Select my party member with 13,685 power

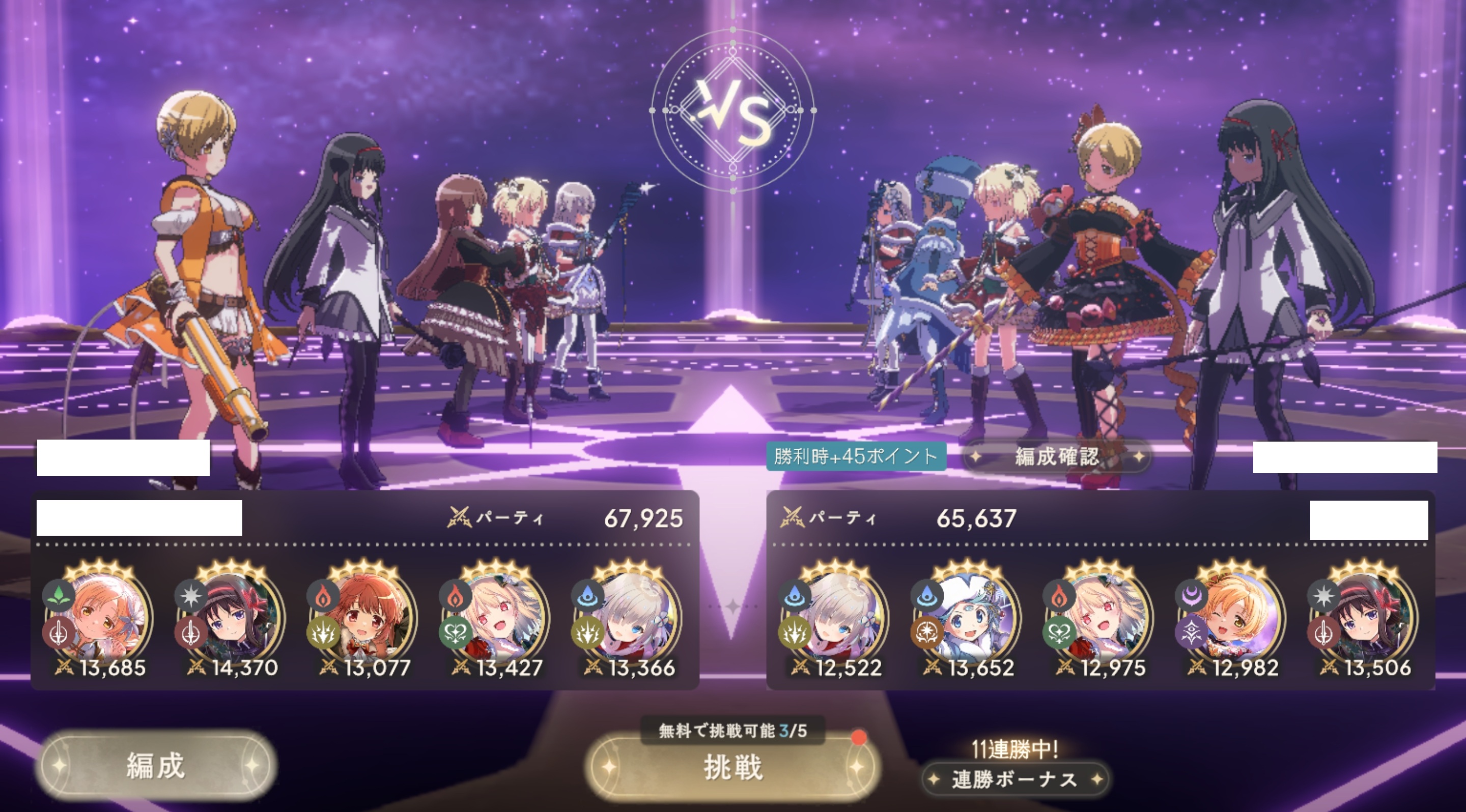pos(100,617)
